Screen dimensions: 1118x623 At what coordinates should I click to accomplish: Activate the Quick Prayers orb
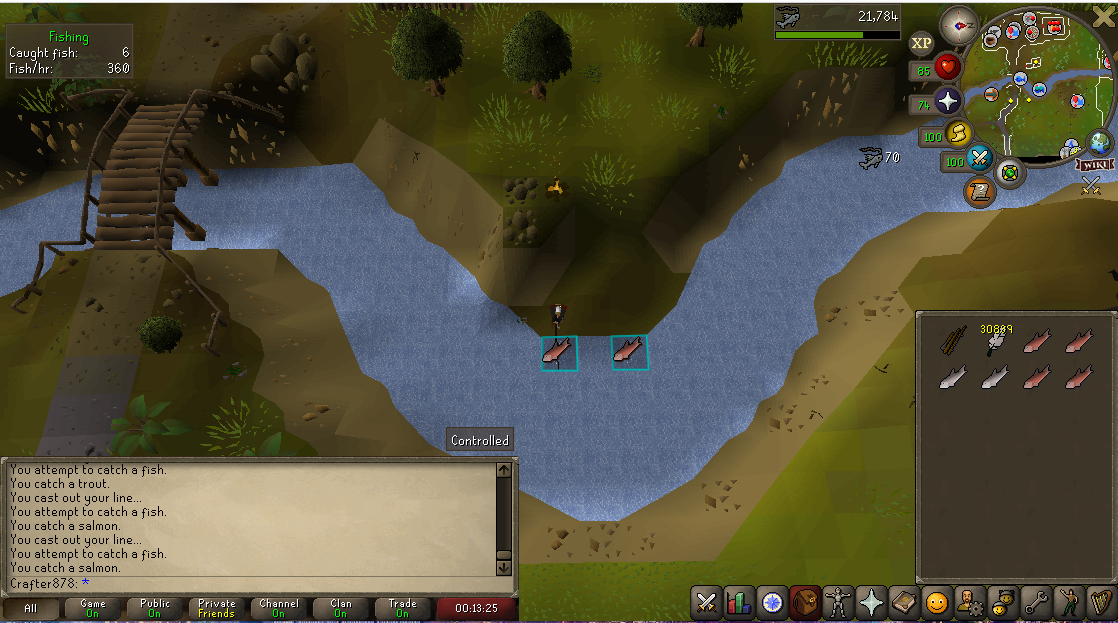[946, 101]
